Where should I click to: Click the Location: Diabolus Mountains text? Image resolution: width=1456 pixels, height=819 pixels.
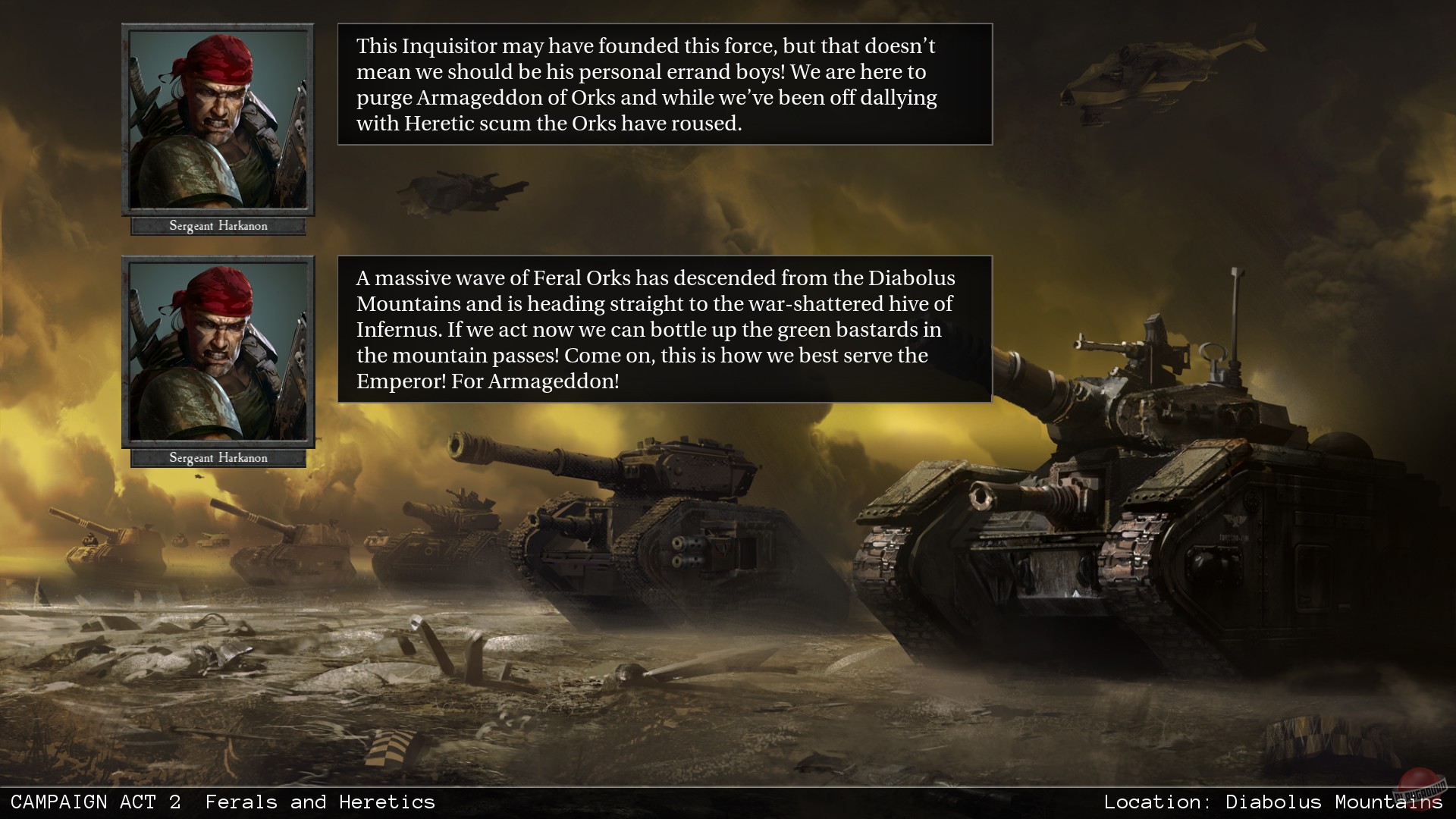point(1274,802)
